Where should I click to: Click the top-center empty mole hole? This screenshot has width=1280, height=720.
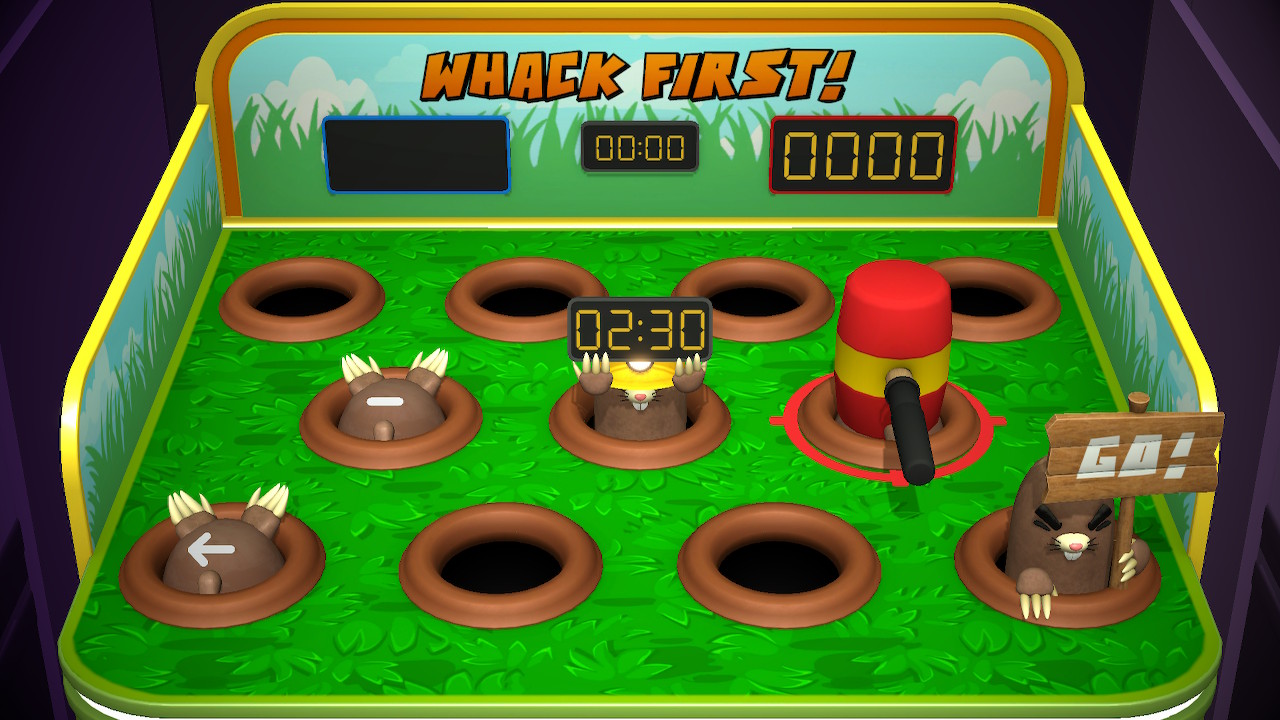527,300
